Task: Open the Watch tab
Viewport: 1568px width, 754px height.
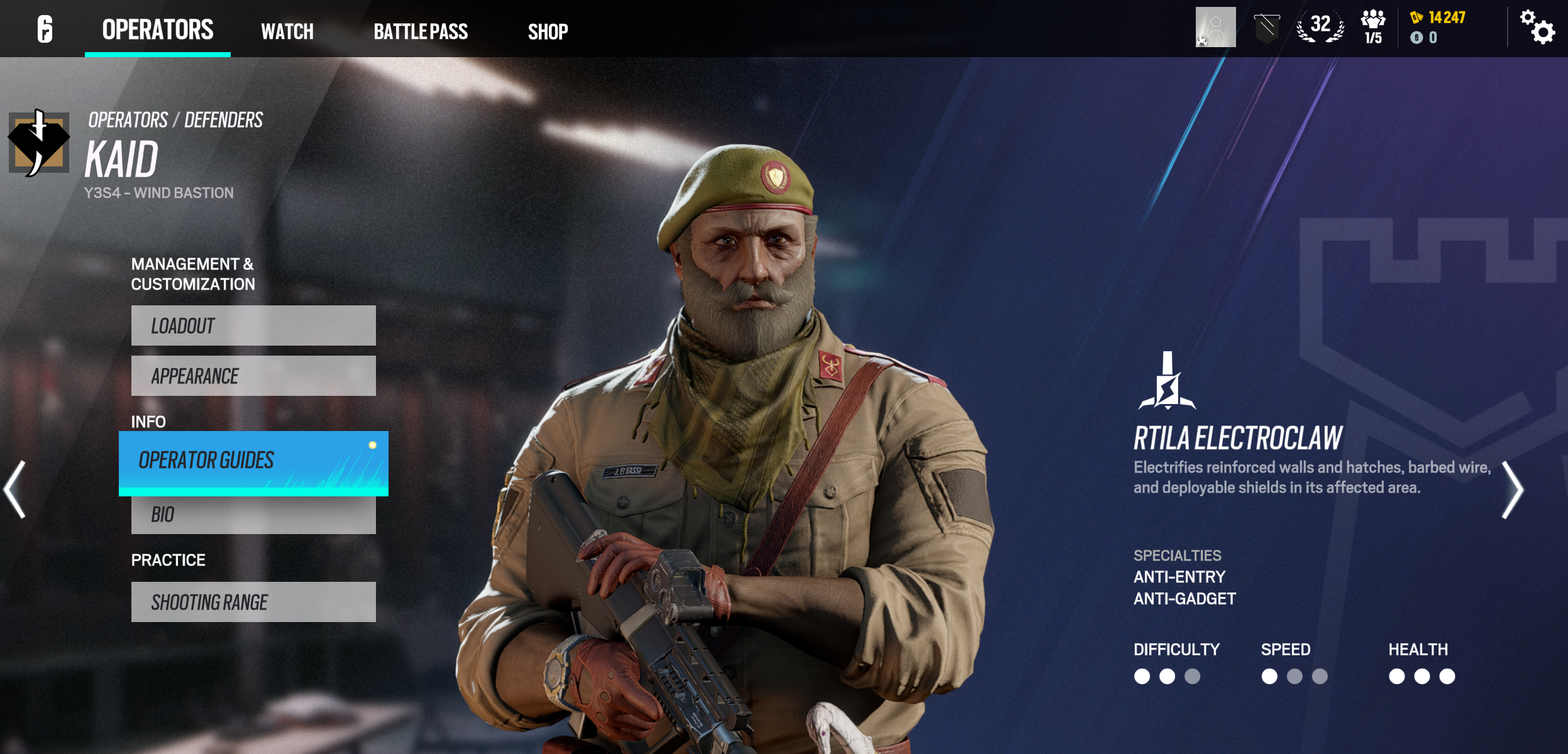Action: [287, 31]
